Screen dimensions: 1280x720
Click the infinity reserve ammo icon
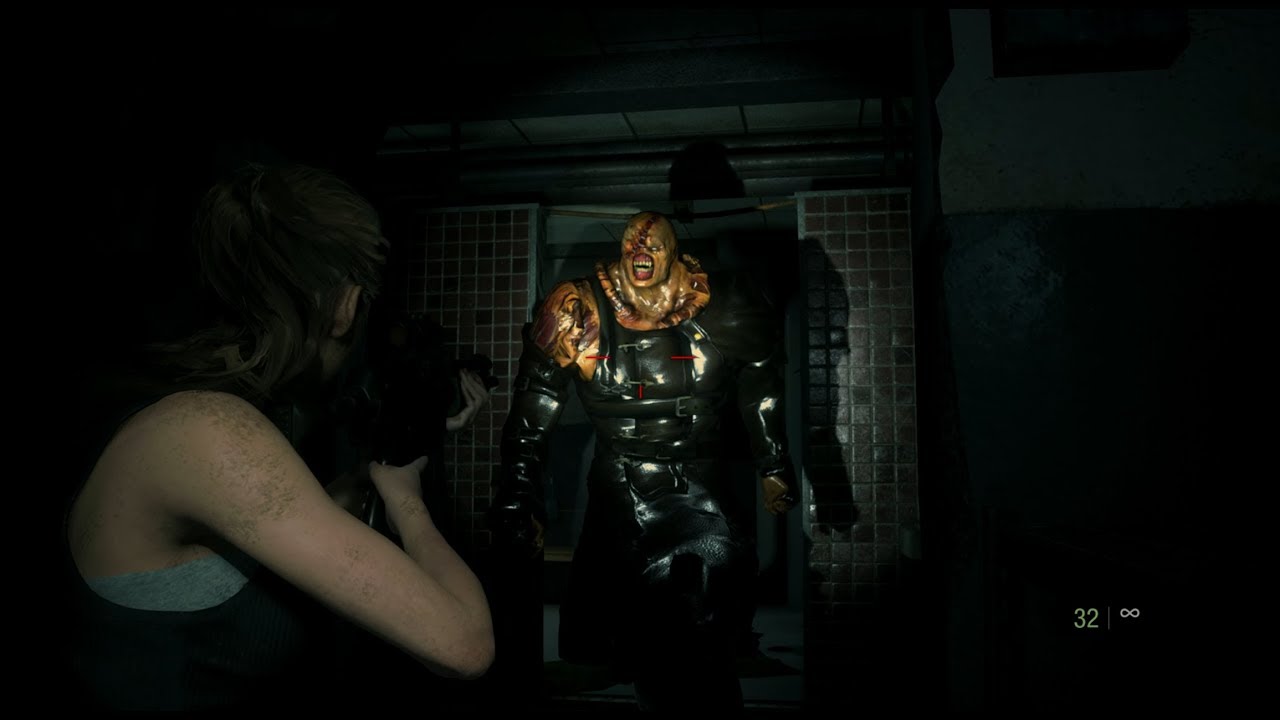click(1130, 613)
